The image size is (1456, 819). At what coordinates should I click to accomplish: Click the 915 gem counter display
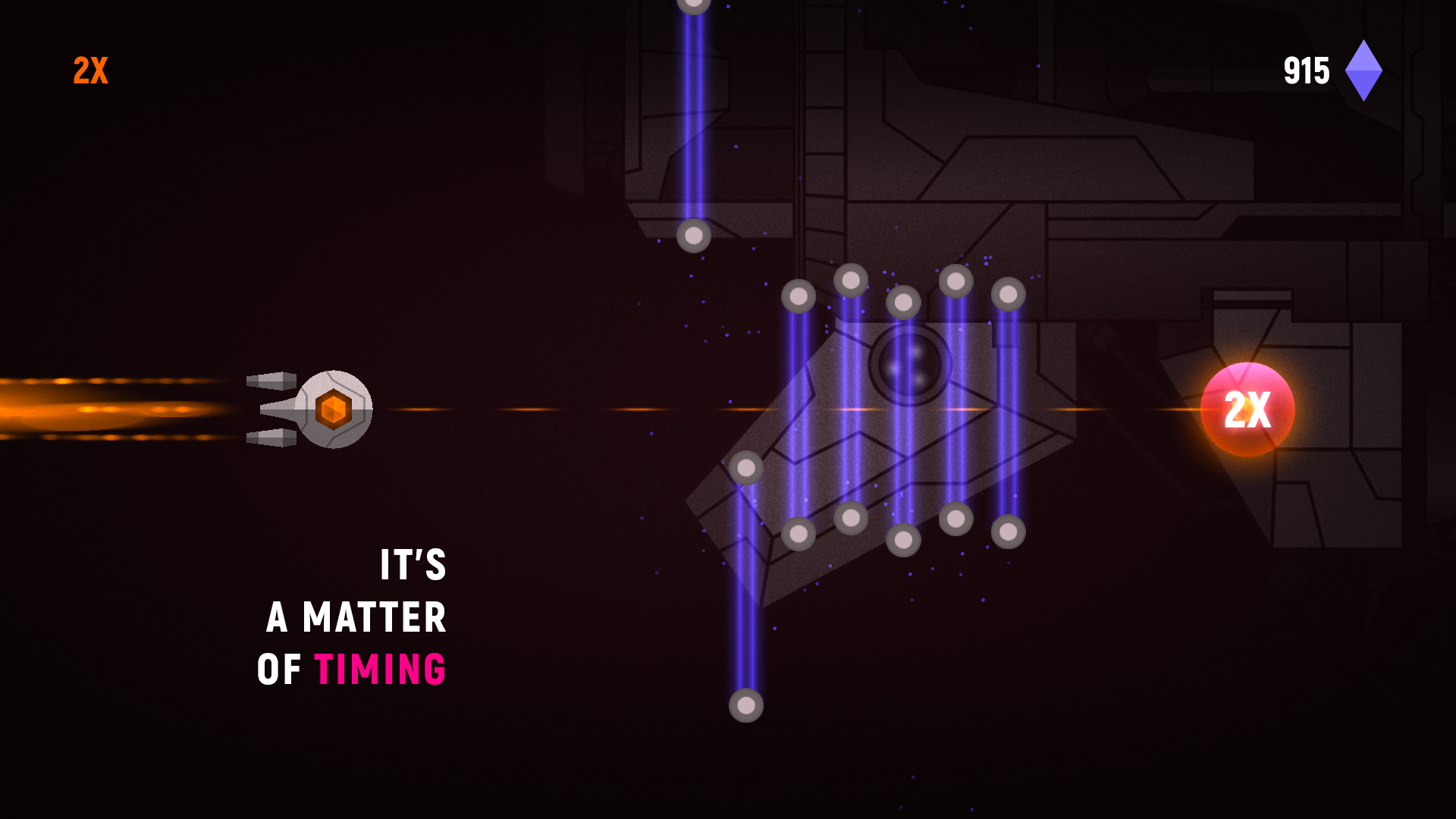click(x=1307, y=71)
